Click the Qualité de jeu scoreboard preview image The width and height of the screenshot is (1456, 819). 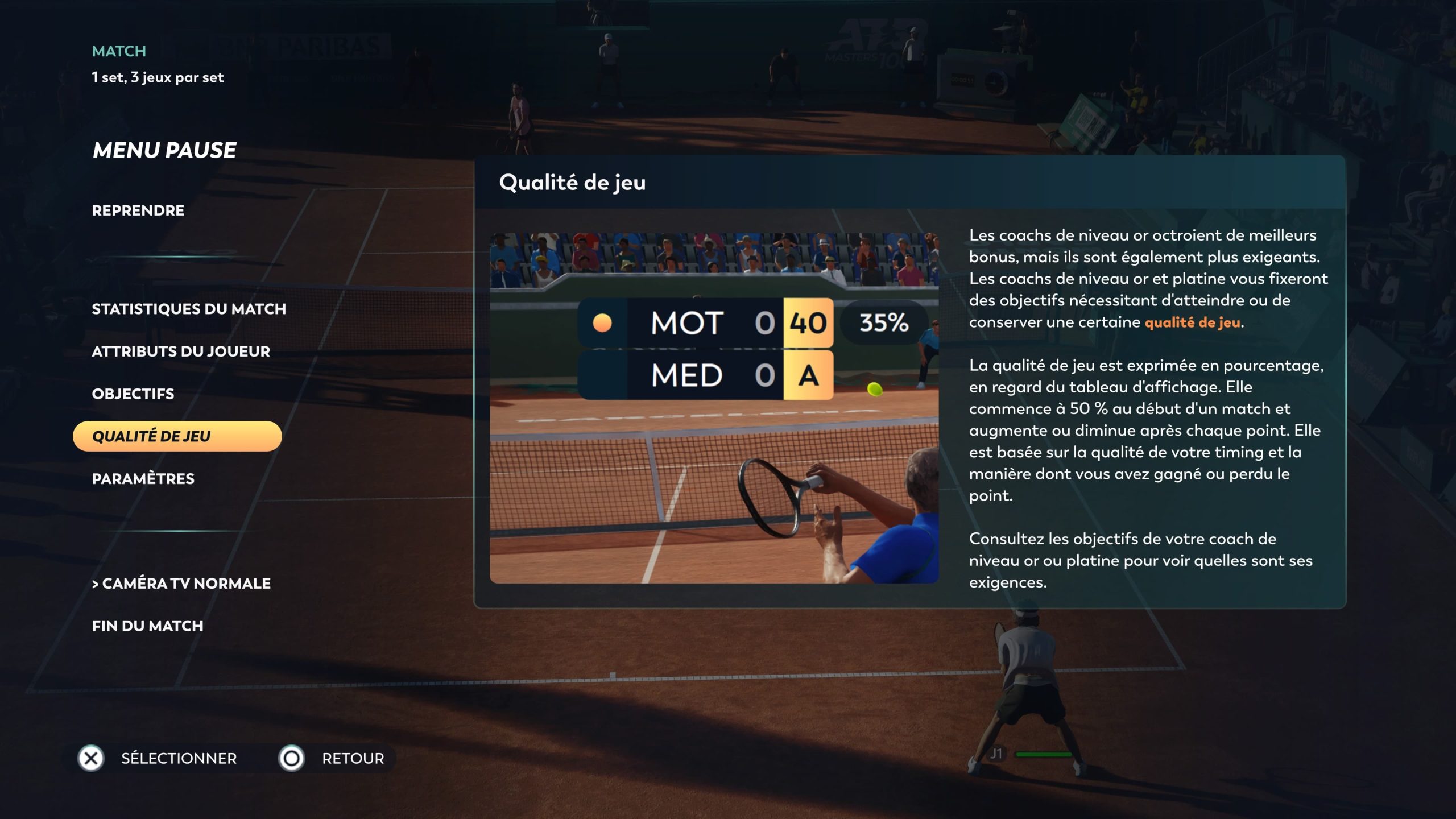click(714, 408)
